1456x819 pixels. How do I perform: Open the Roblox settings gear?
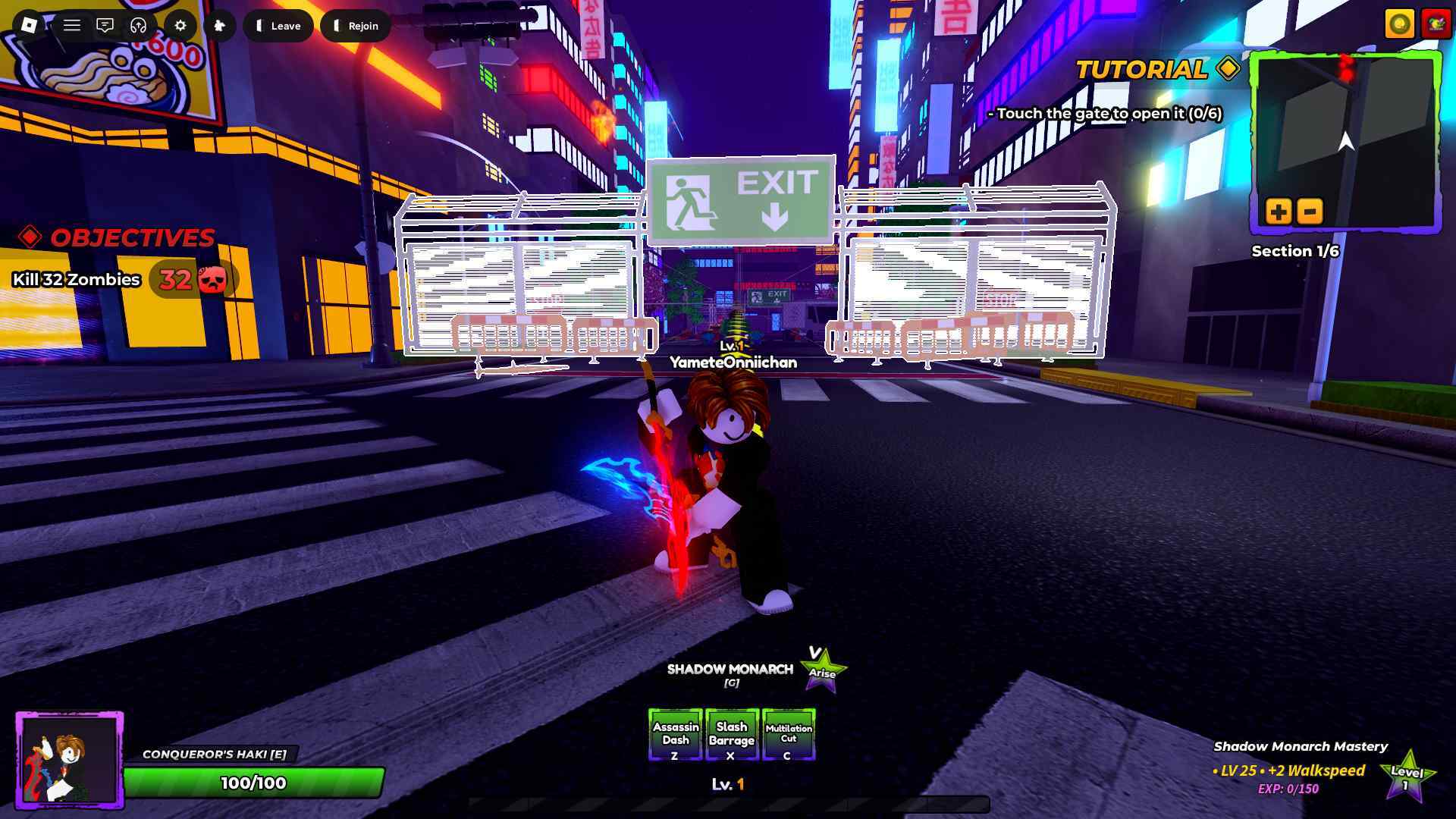[x=180, y=25]
